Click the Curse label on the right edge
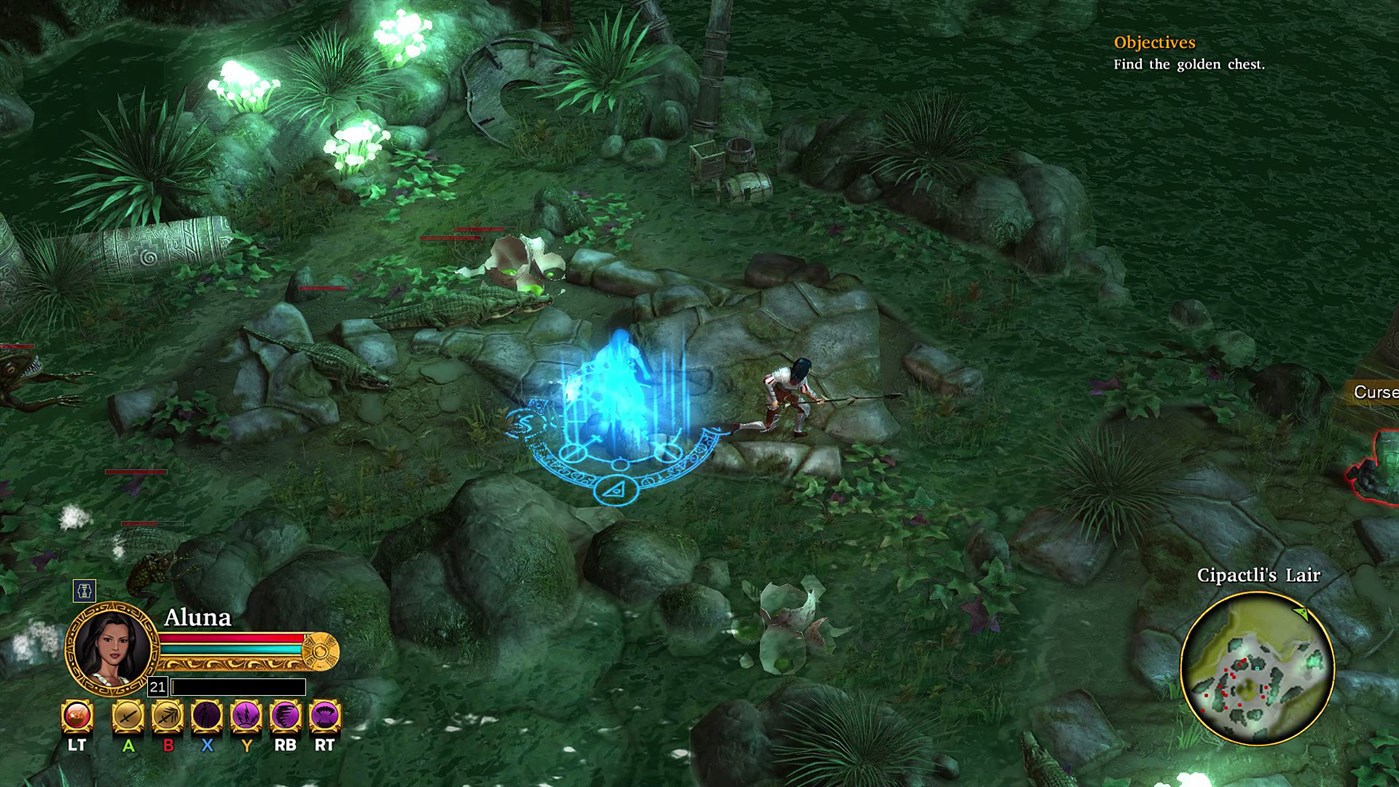1399x787 pixels. 1378,392
